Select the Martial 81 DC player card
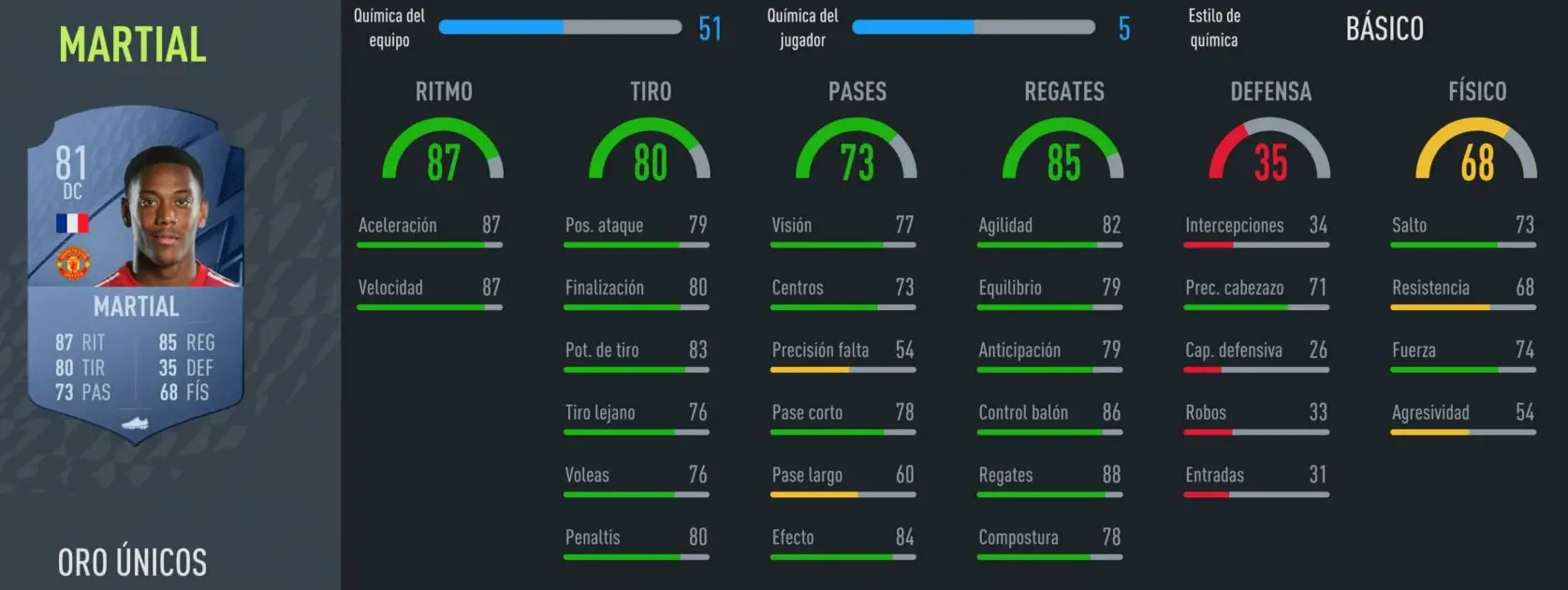 tap(136, 273)
